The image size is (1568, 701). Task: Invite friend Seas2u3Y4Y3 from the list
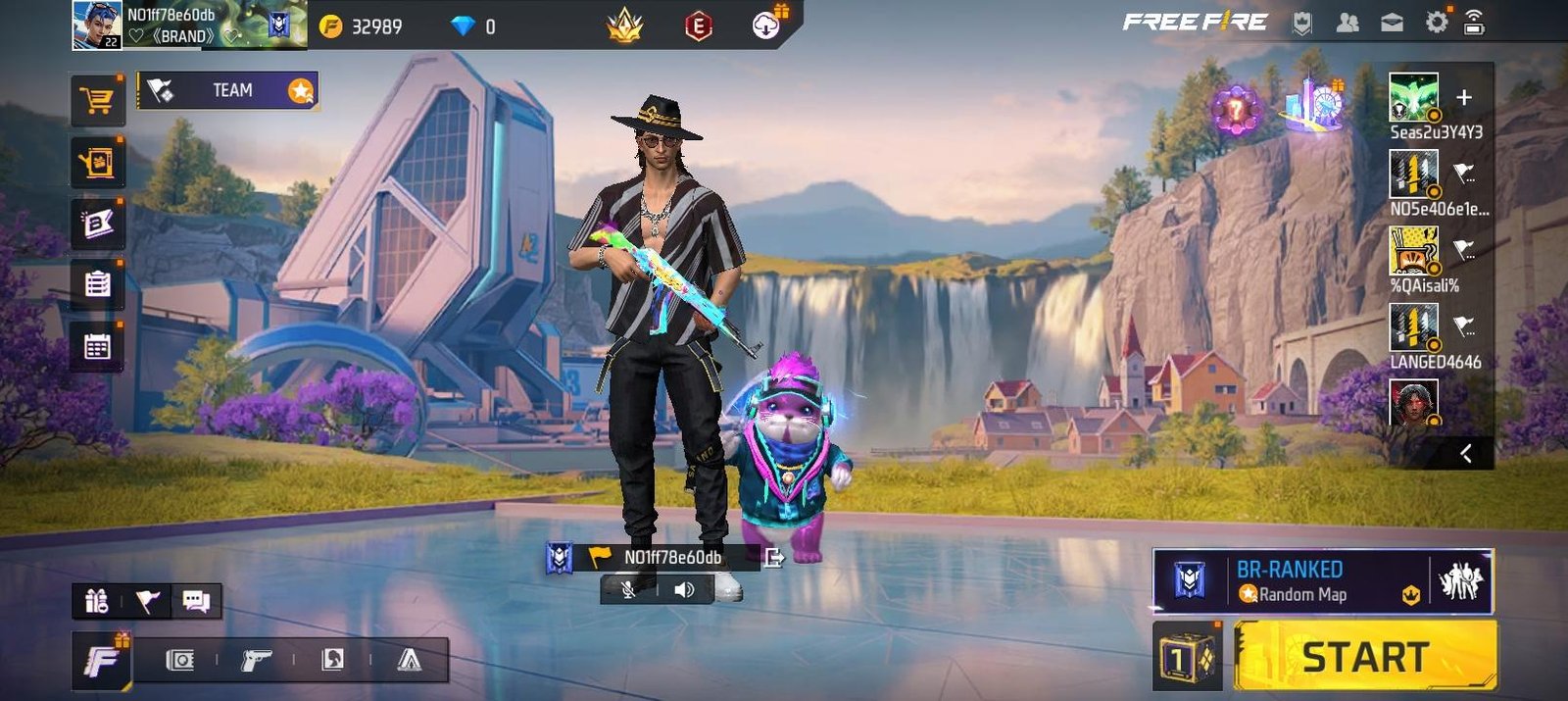coord(1413,97)
